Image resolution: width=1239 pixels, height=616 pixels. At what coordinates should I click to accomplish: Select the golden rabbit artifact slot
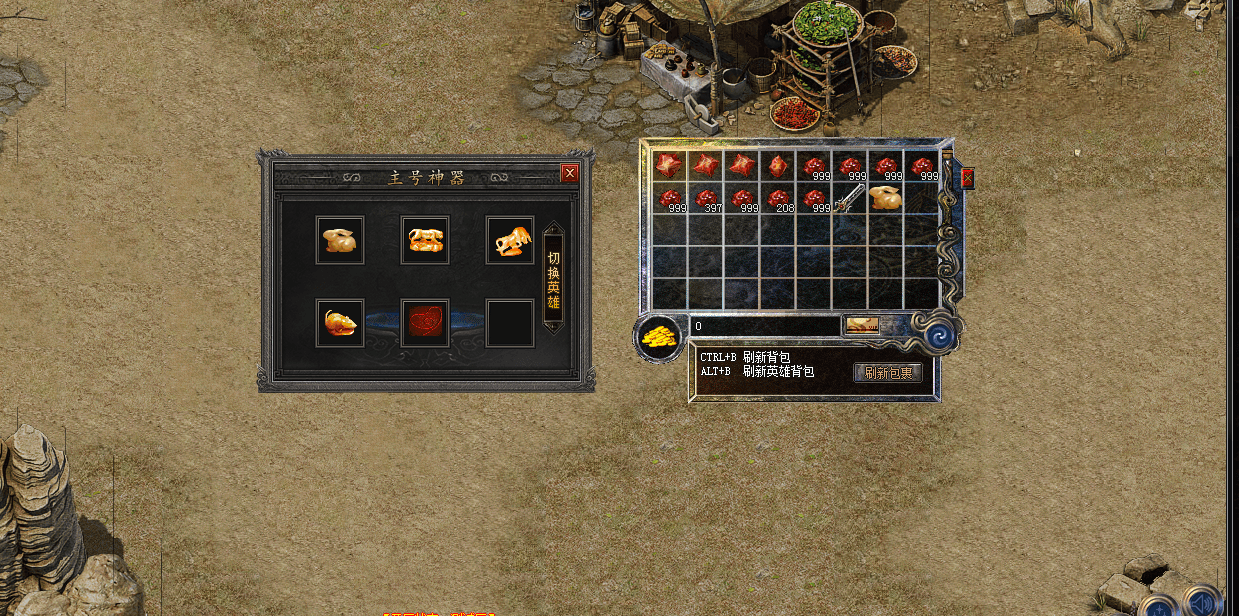[x=340, y=240]
